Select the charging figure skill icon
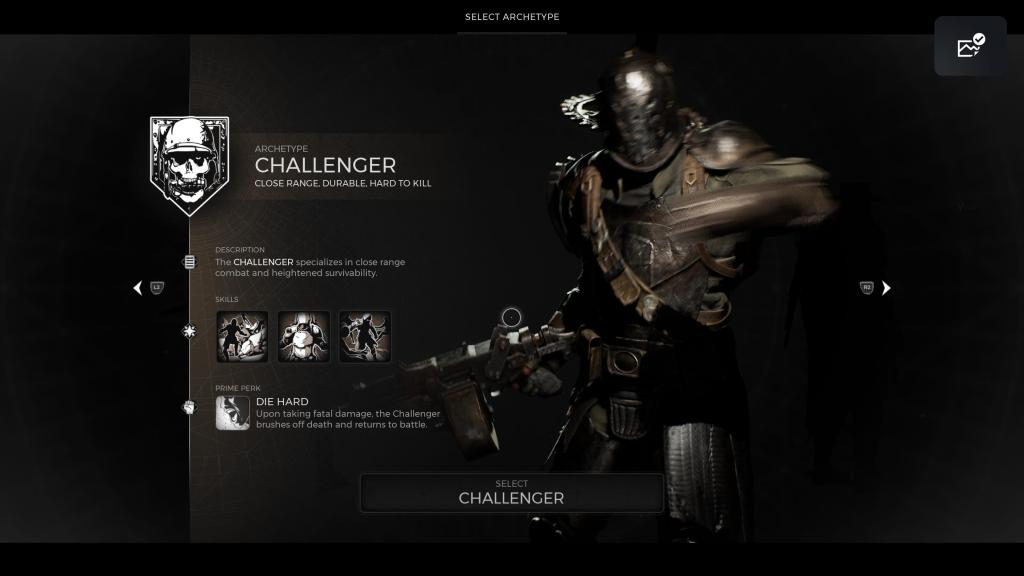Image resolution: width=1024 pixels, height=576 pixels. coord(365,336)
